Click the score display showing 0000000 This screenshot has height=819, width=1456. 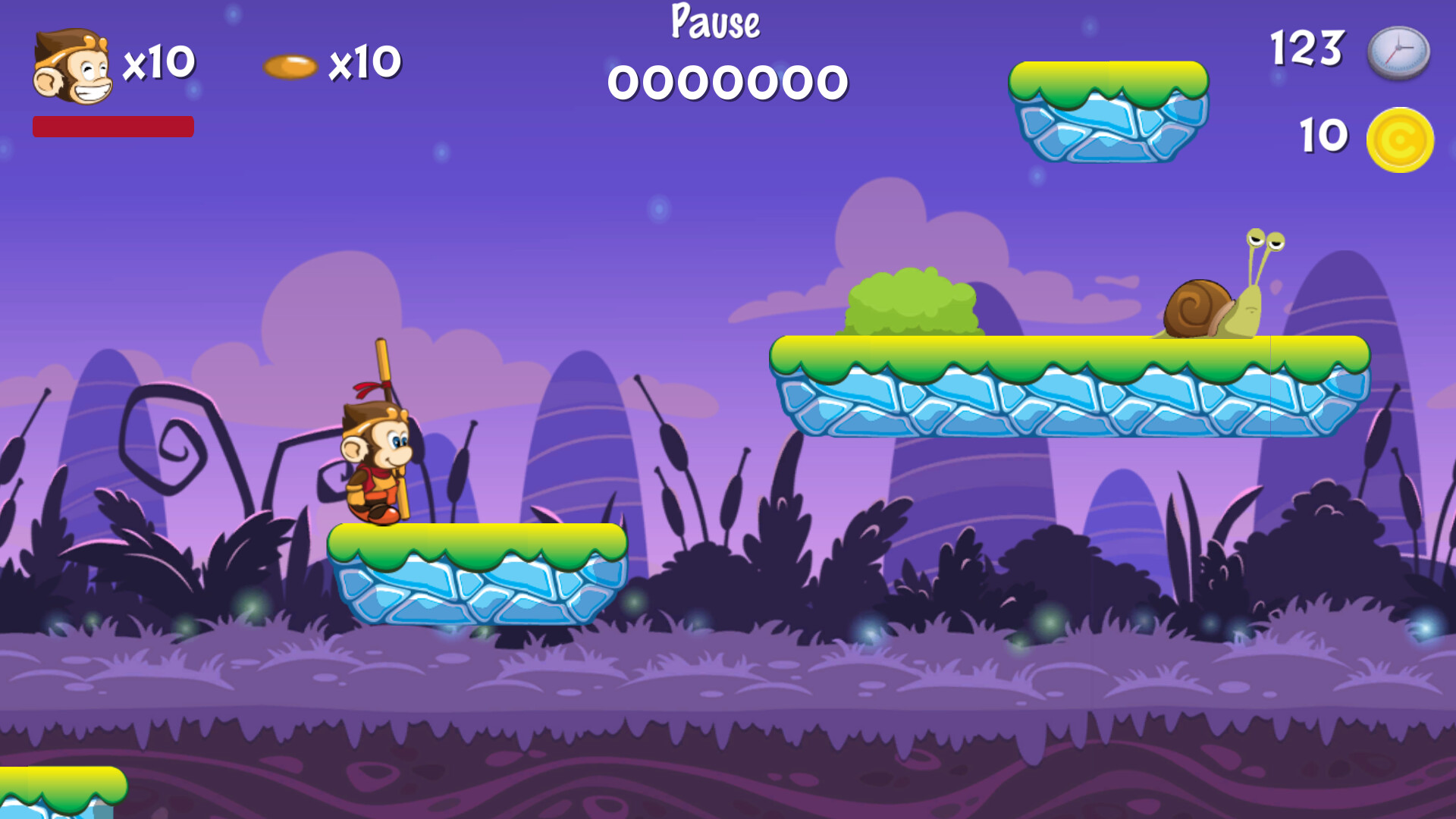728,82
